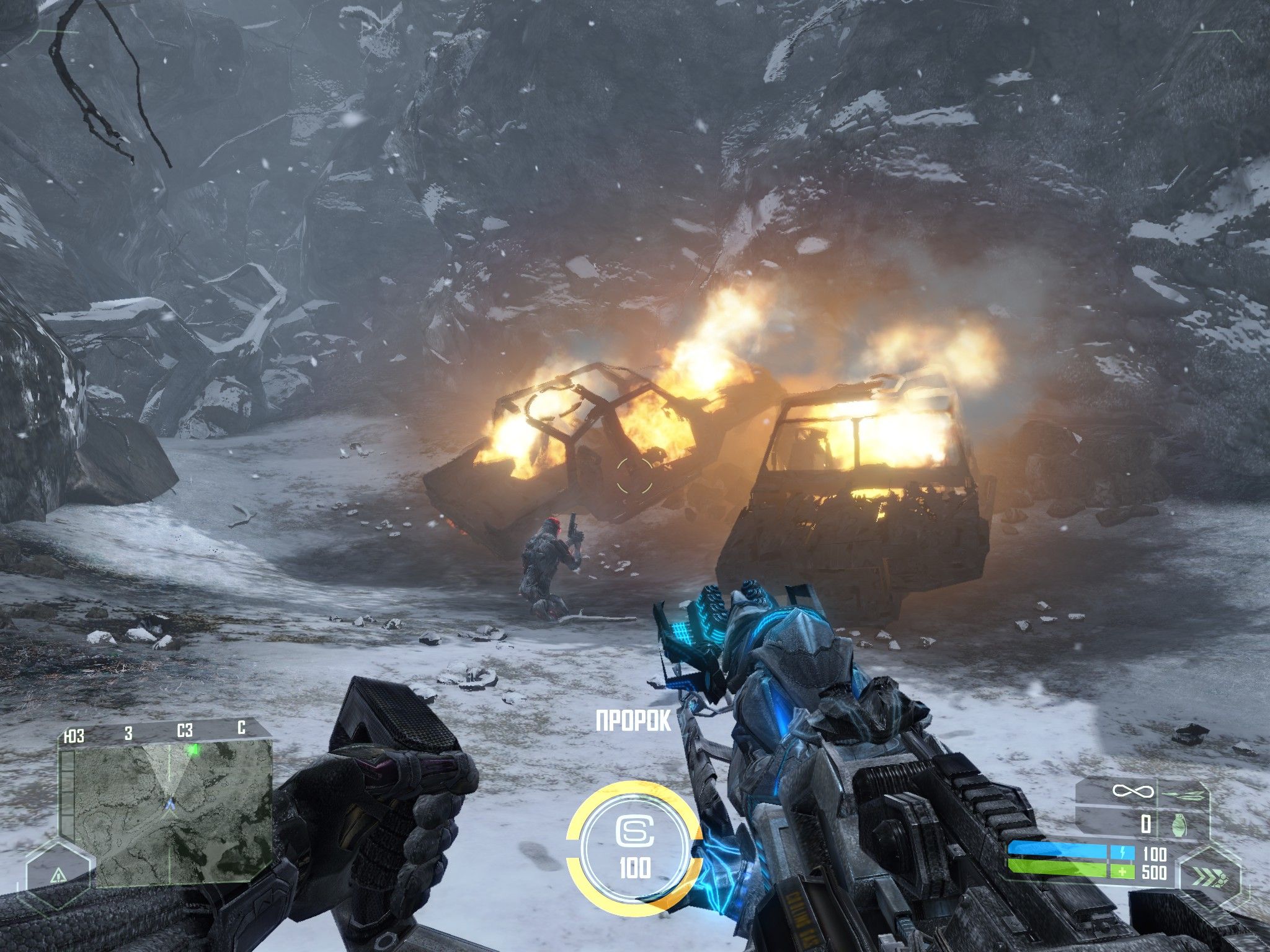The width and height of the screenshot is (1270, 952).
Task: Click the warning triangle icon below the minimap
Action: point(58,876)
